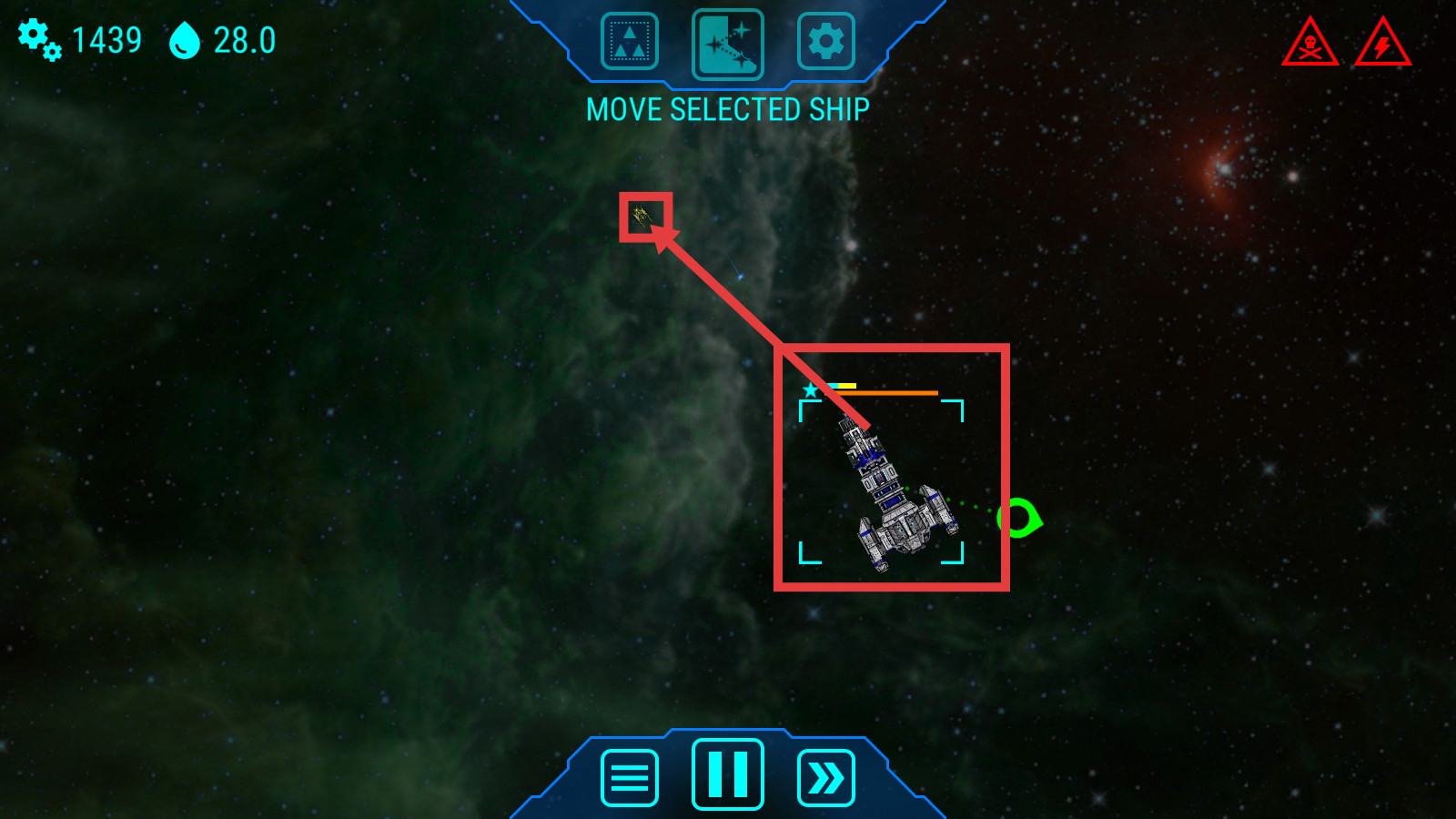The height and width of the screenshot is (819, 1456).
Task: Click the green waypoint marker
Action: tap(1017, 518)
